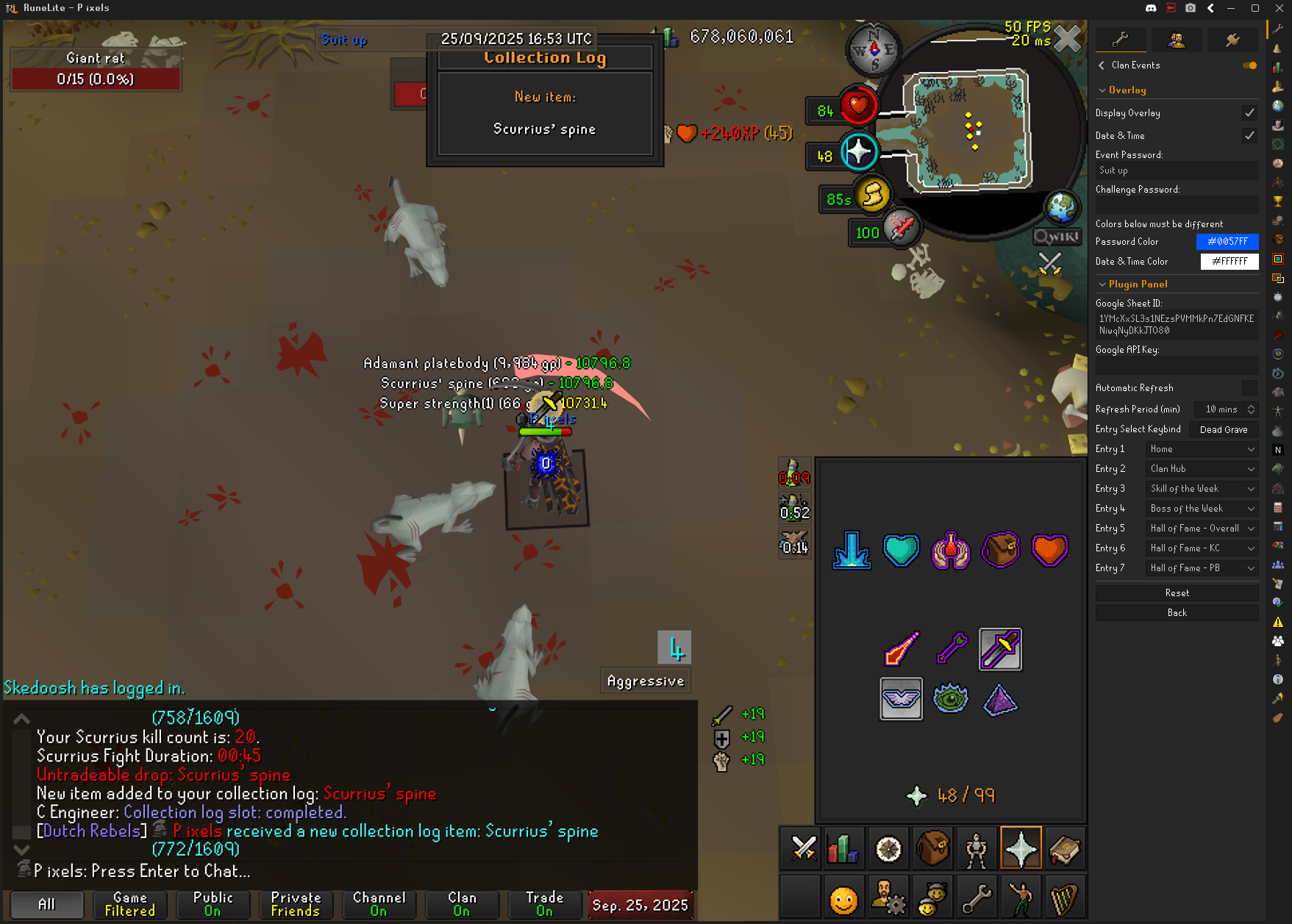Go back with the Back button
This screenshot has width=1292, height=924.
pos(1177,613)
